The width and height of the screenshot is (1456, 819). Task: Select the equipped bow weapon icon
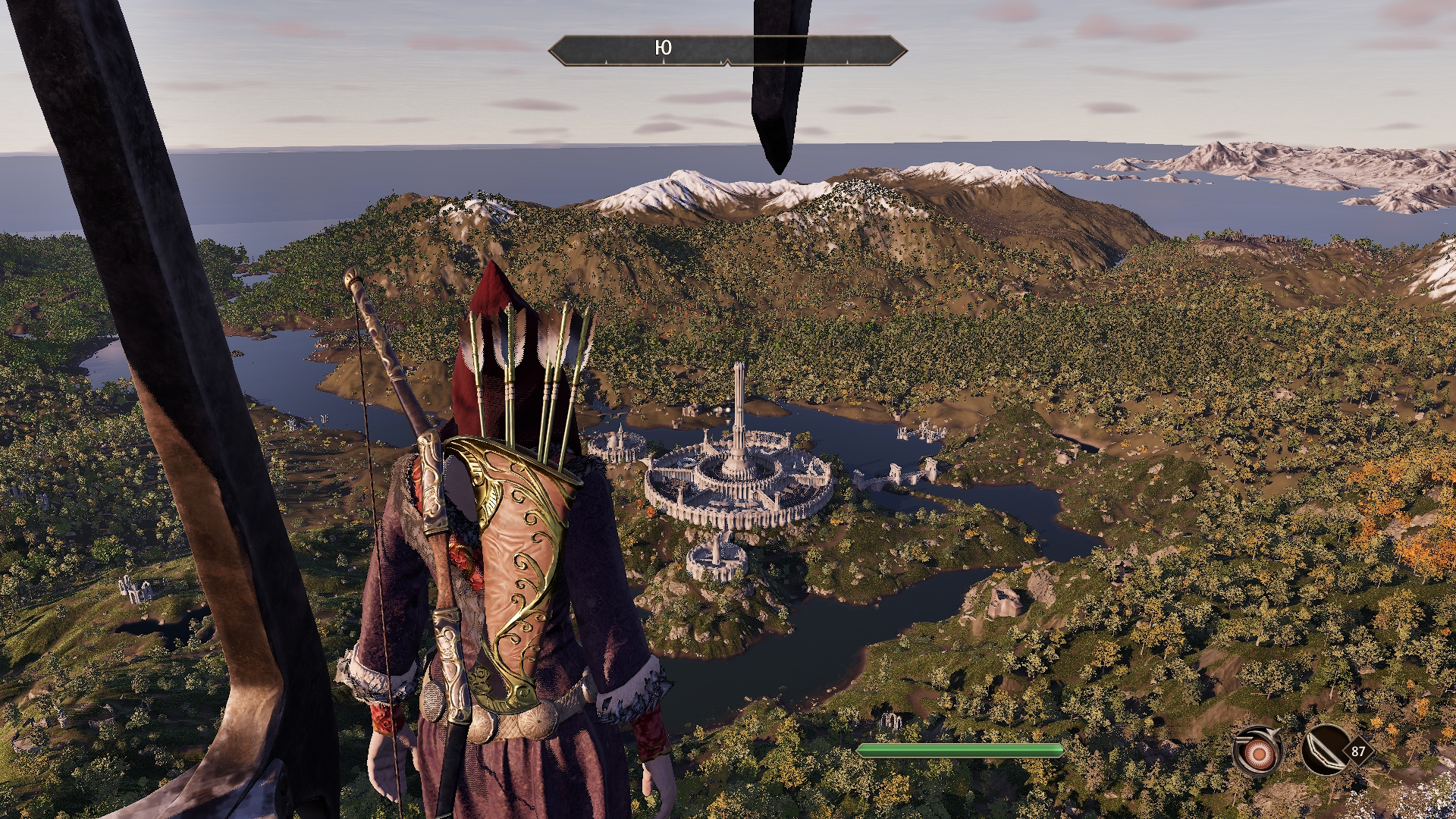[1323, 751]
